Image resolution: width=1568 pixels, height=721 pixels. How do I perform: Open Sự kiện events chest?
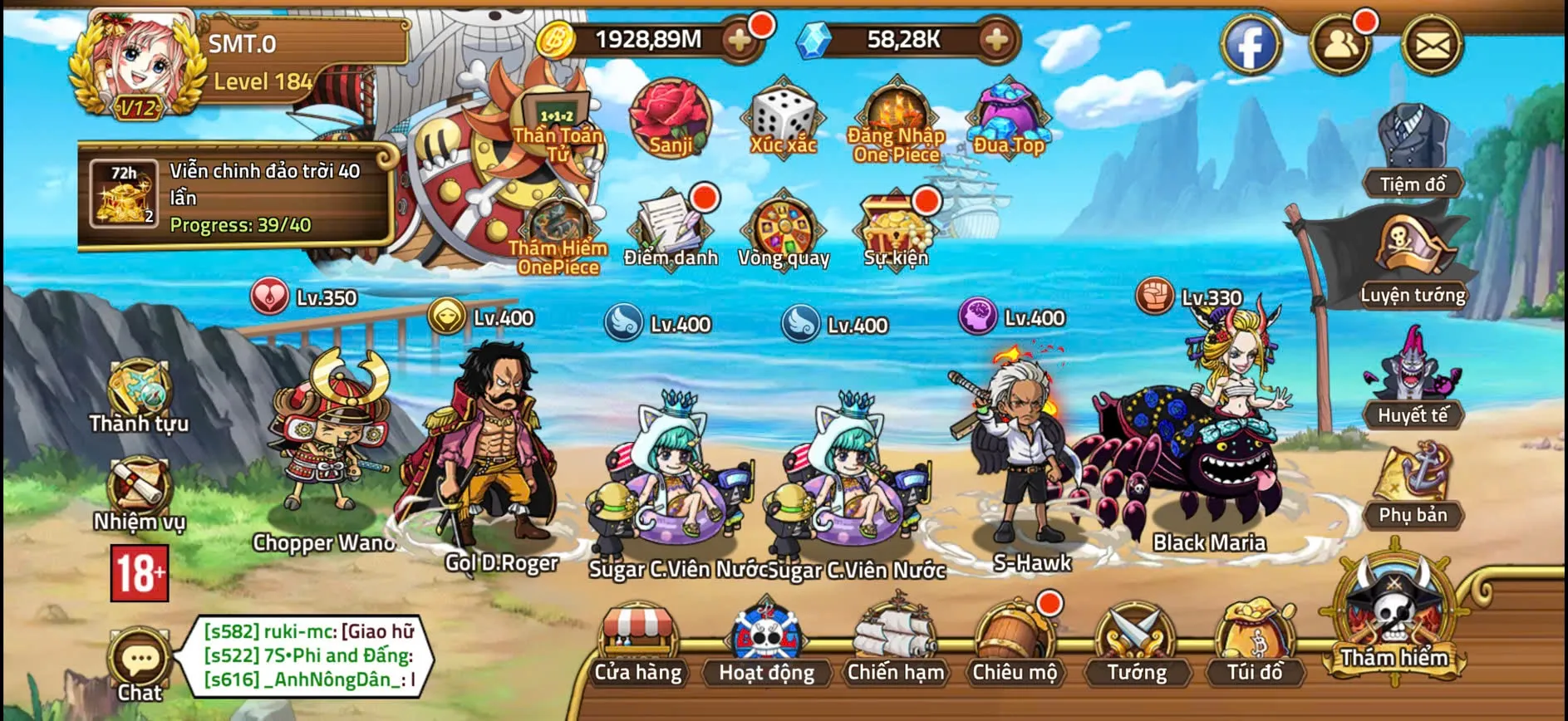coord(895,230)
